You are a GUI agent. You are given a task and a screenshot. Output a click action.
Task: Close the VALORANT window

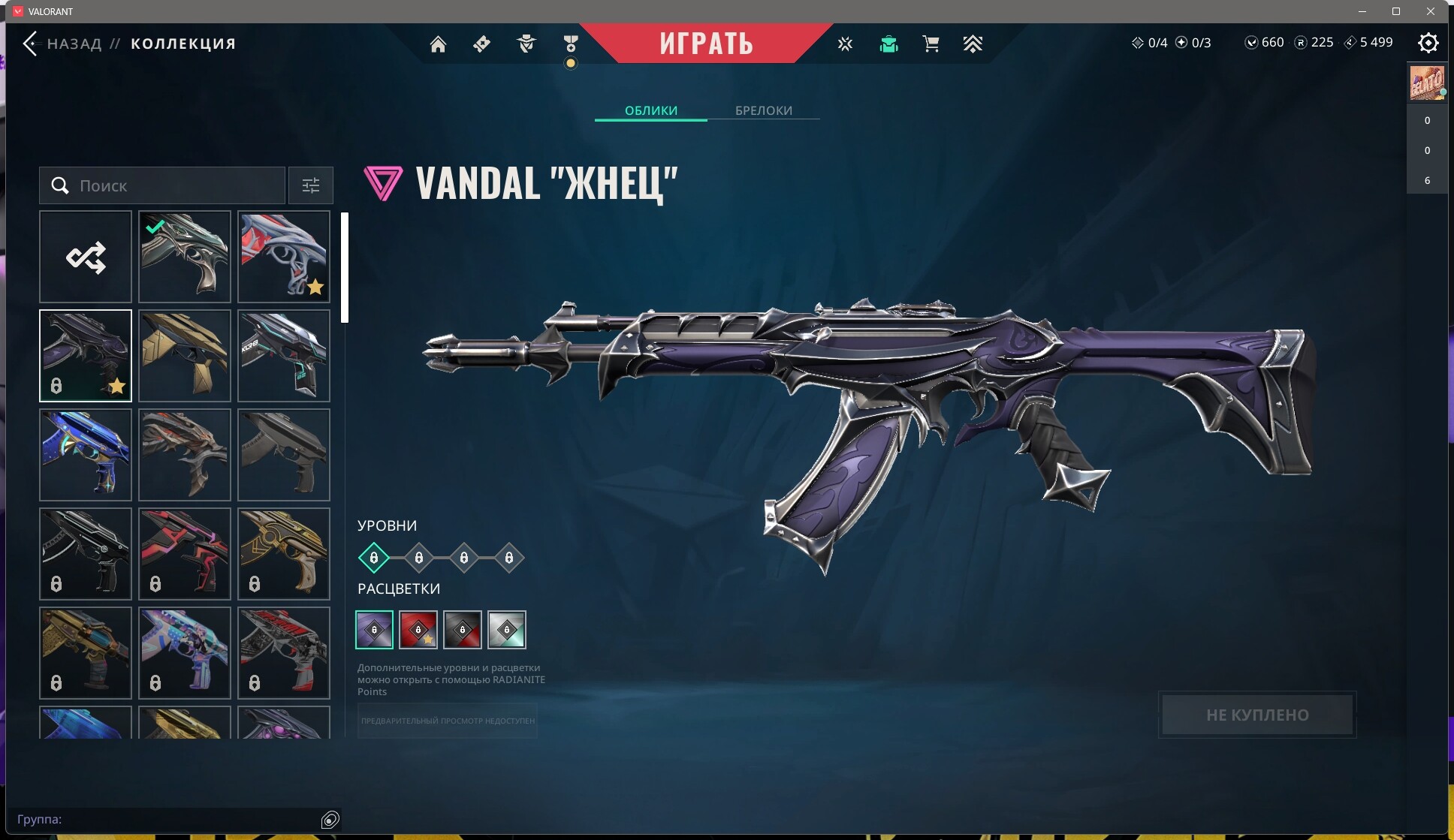pos(1430,11)
